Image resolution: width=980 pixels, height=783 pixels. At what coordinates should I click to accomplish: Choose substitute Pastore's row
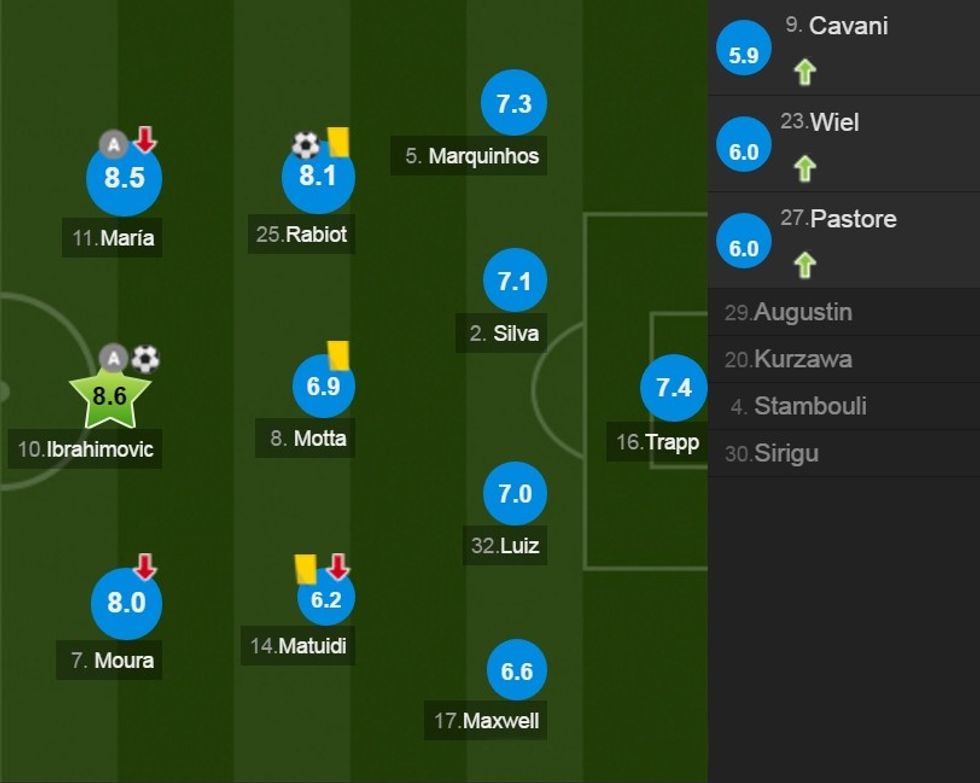[x=844, y=240]
